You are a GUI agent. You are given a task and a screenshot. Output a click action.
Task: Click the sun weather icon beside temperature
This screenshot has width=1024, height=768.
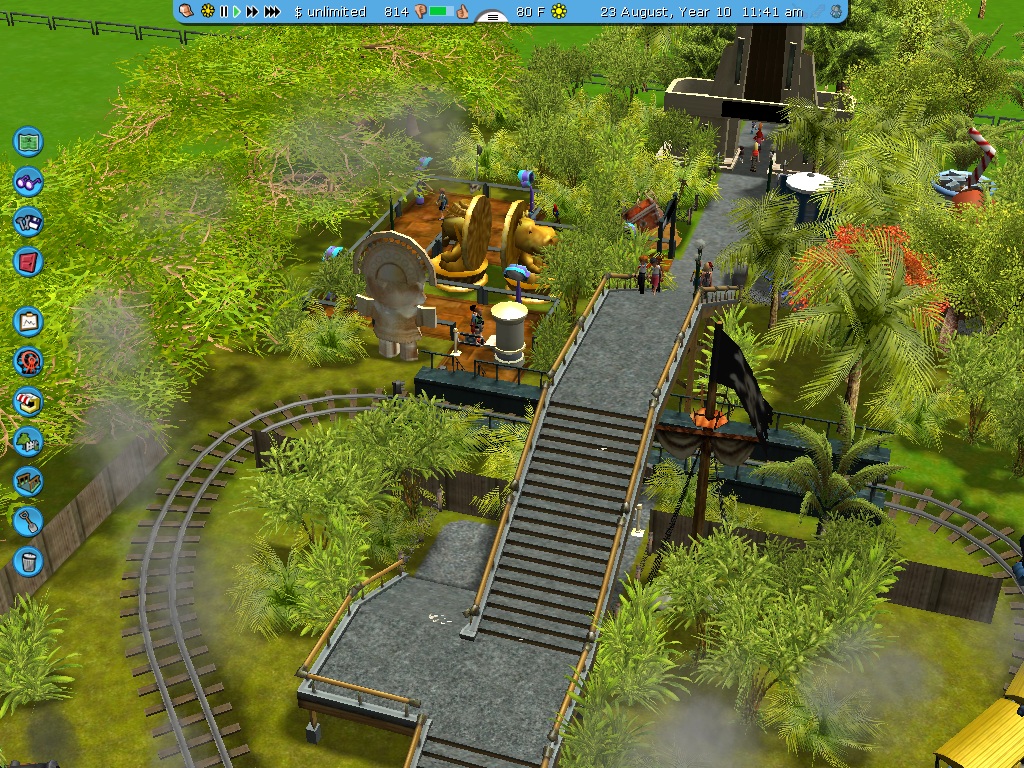[x=559, y=11]
